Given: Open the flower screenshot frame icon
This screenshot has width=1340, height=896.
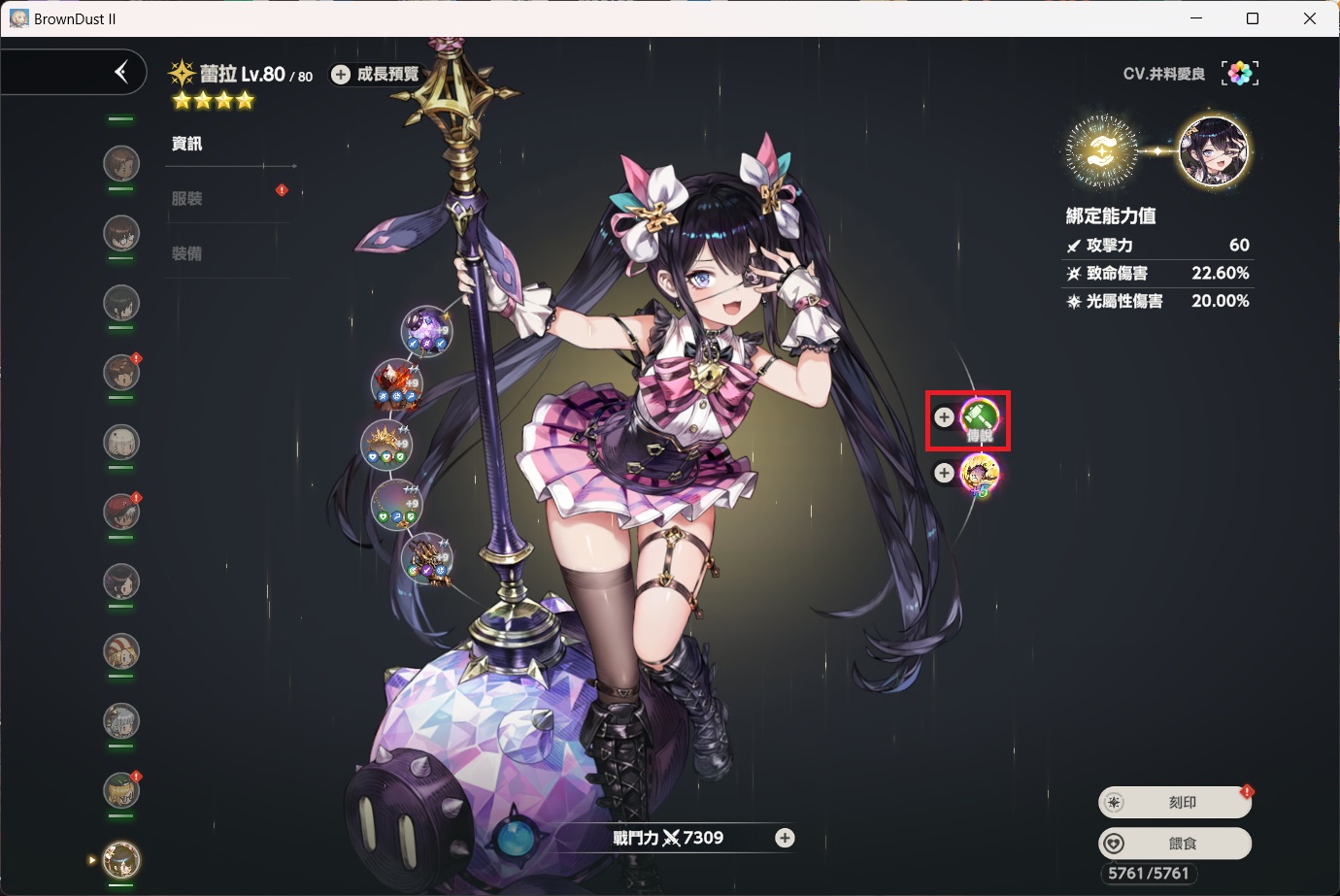Looking at the screenshot, I should tap(1240, 74).
